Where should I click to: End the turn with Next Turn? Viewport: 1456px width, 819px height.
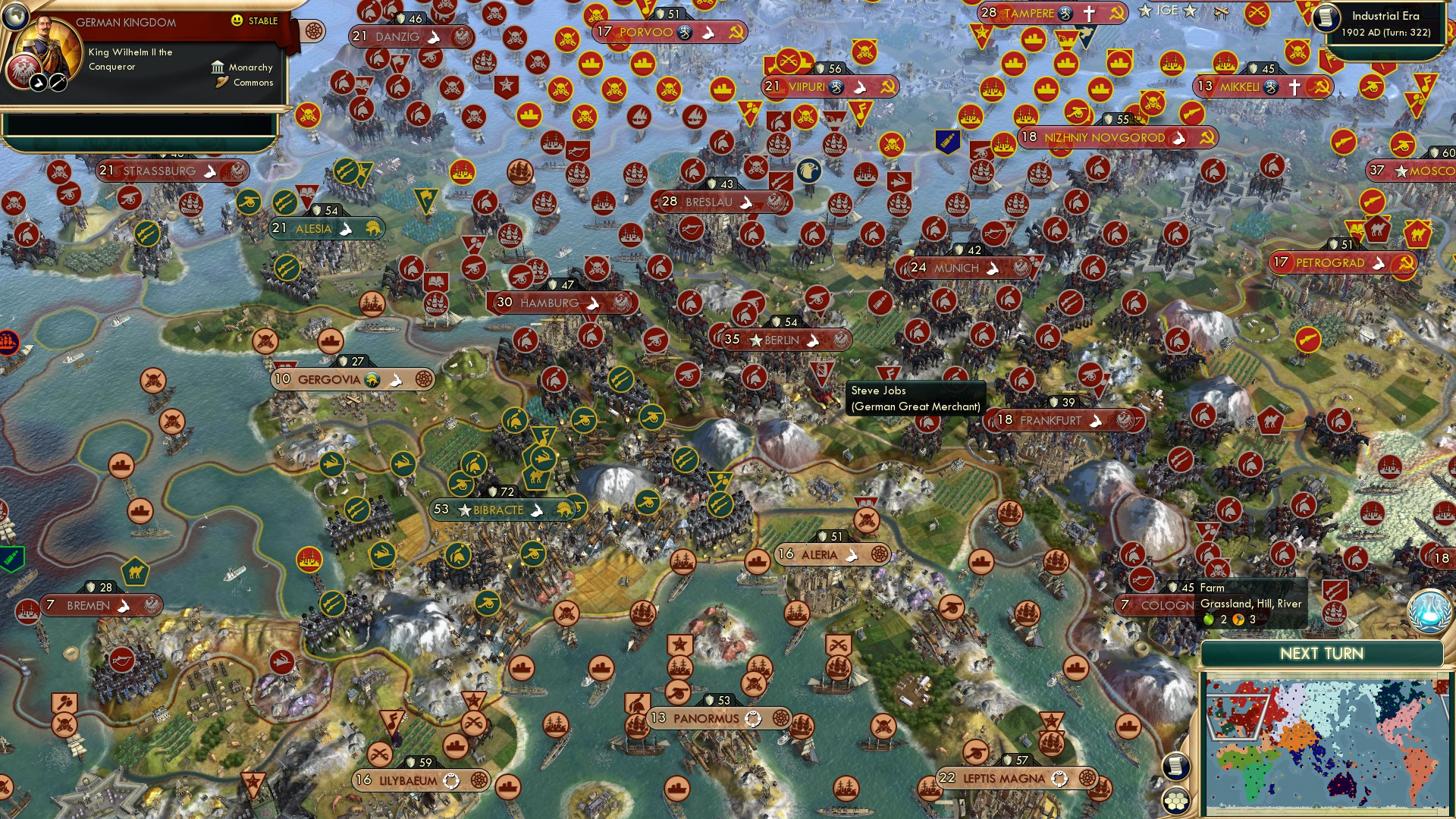tap(1321, 654)
